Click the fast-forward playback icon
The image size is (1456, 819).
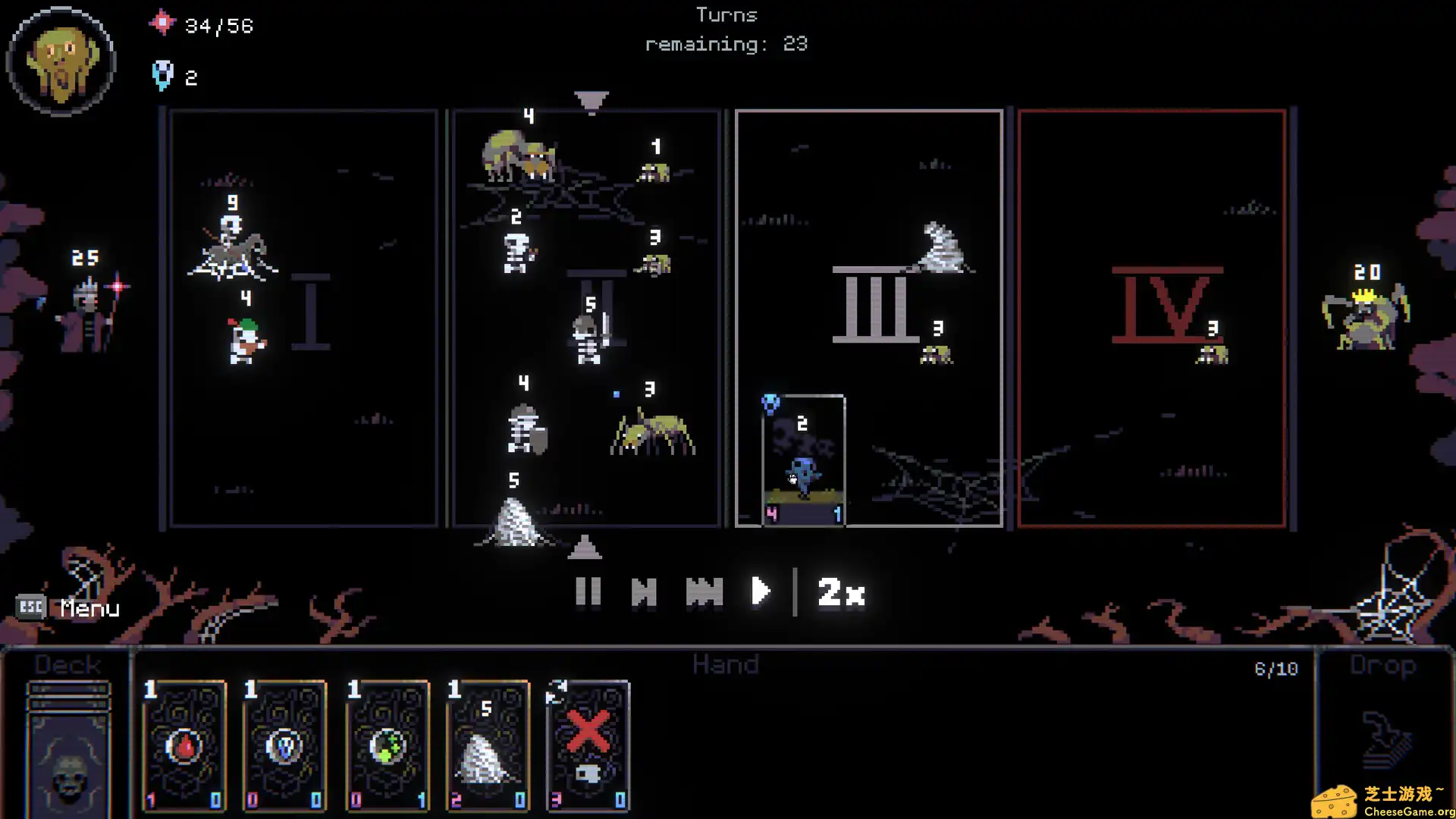pyautogui.click(x=704, y=592)
